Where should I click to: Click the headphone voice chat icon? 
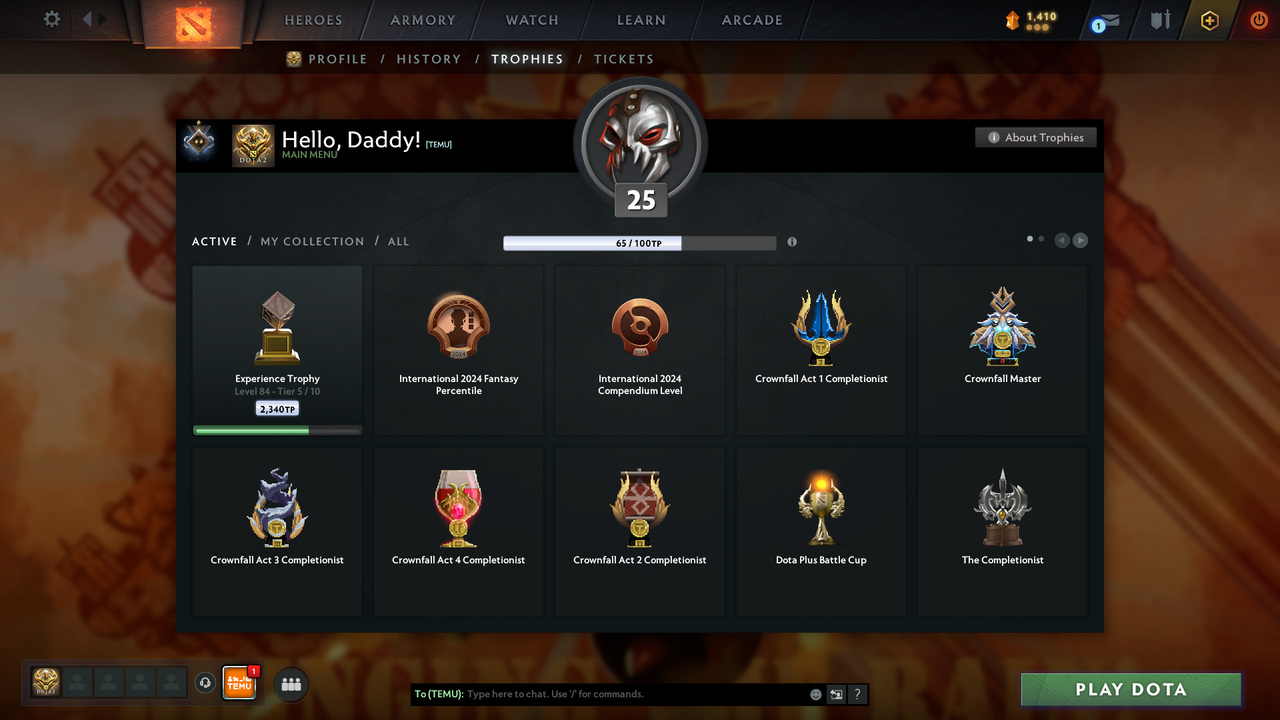pos(206,683)
